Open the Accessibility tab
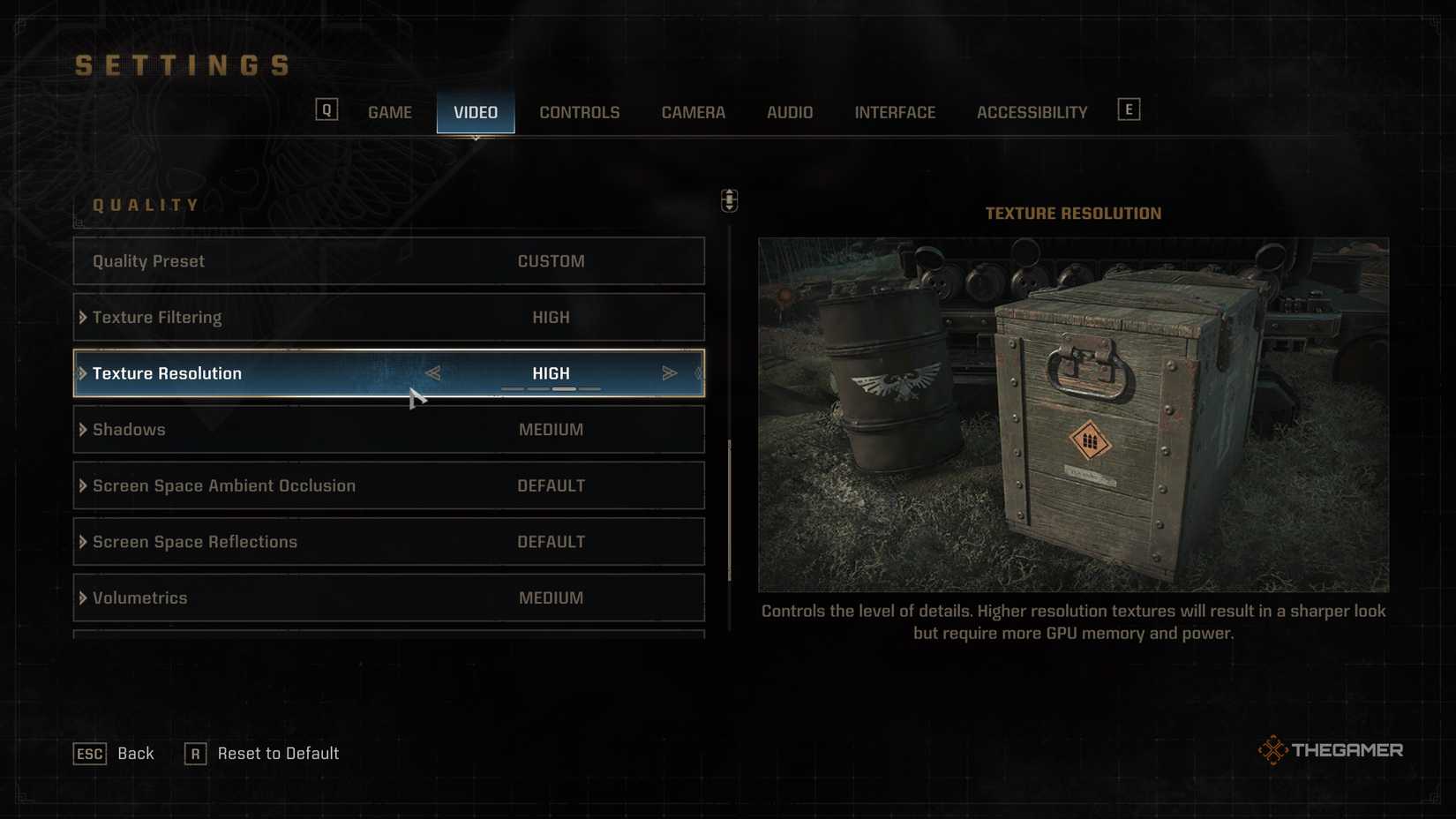Screen dimensions: 1456x819 (1031, 112)
